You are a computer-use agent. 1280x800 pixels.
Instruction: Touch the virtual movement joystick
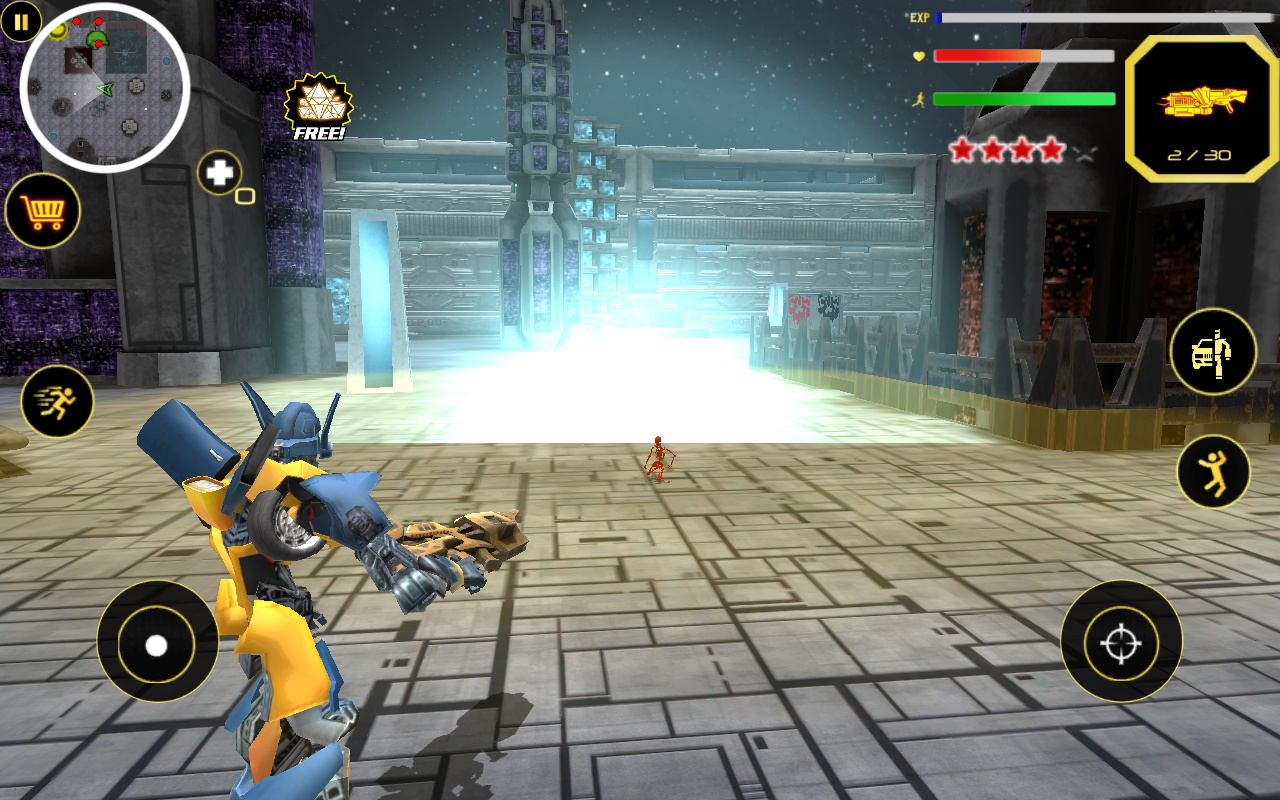tap(157, 645)
